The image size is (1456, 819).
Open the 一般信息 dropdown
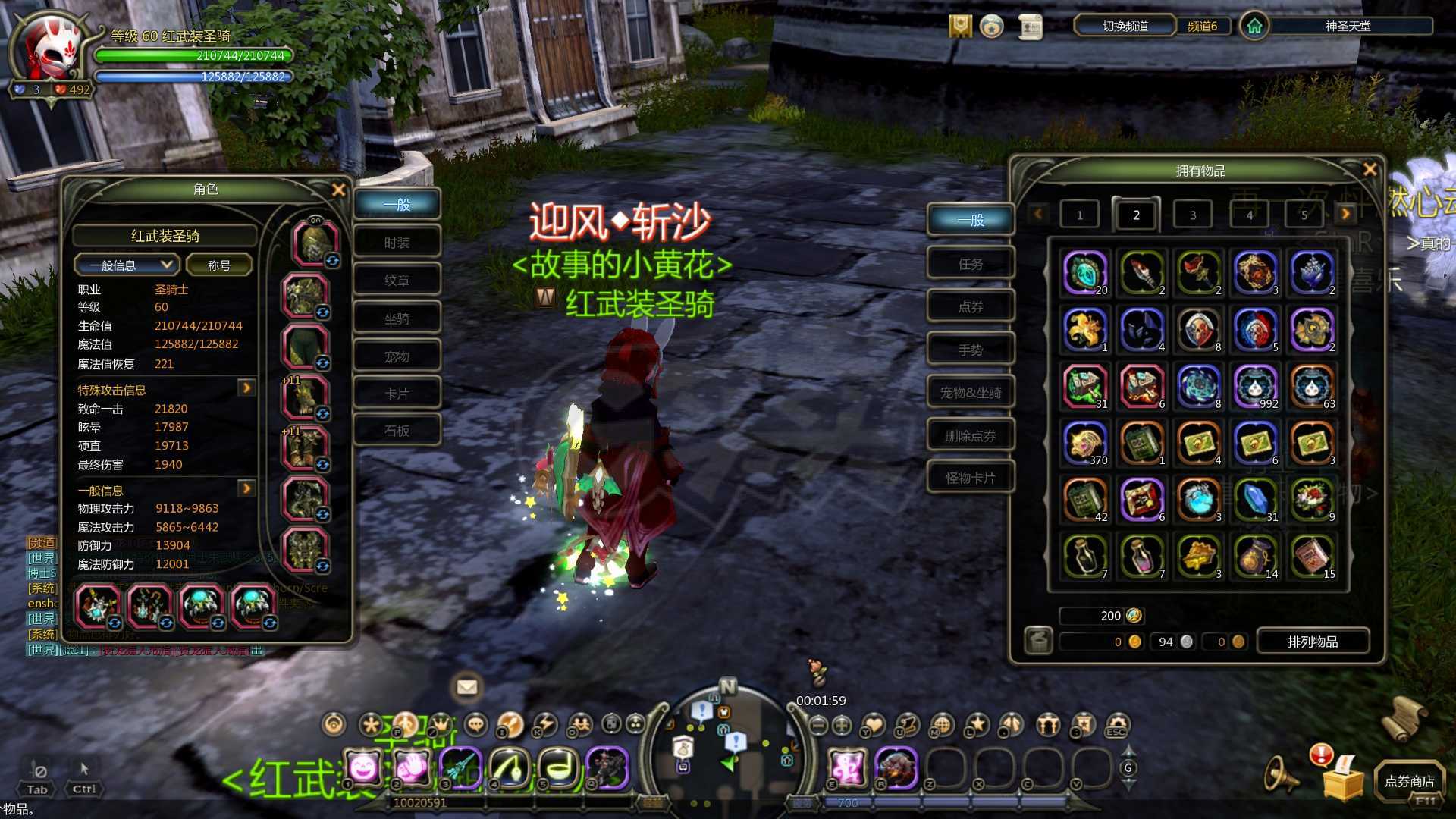127,265
